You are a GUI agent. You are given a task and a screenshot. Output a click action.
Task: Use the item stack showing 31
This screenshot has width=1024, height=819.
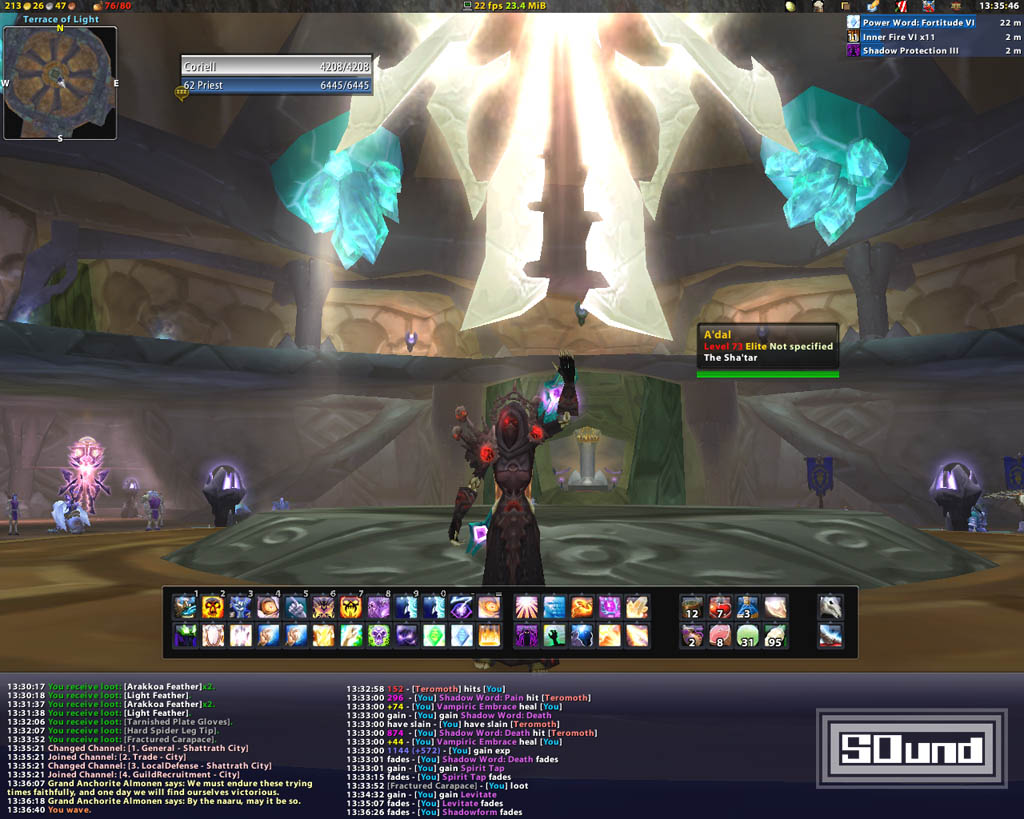[748, 635]
